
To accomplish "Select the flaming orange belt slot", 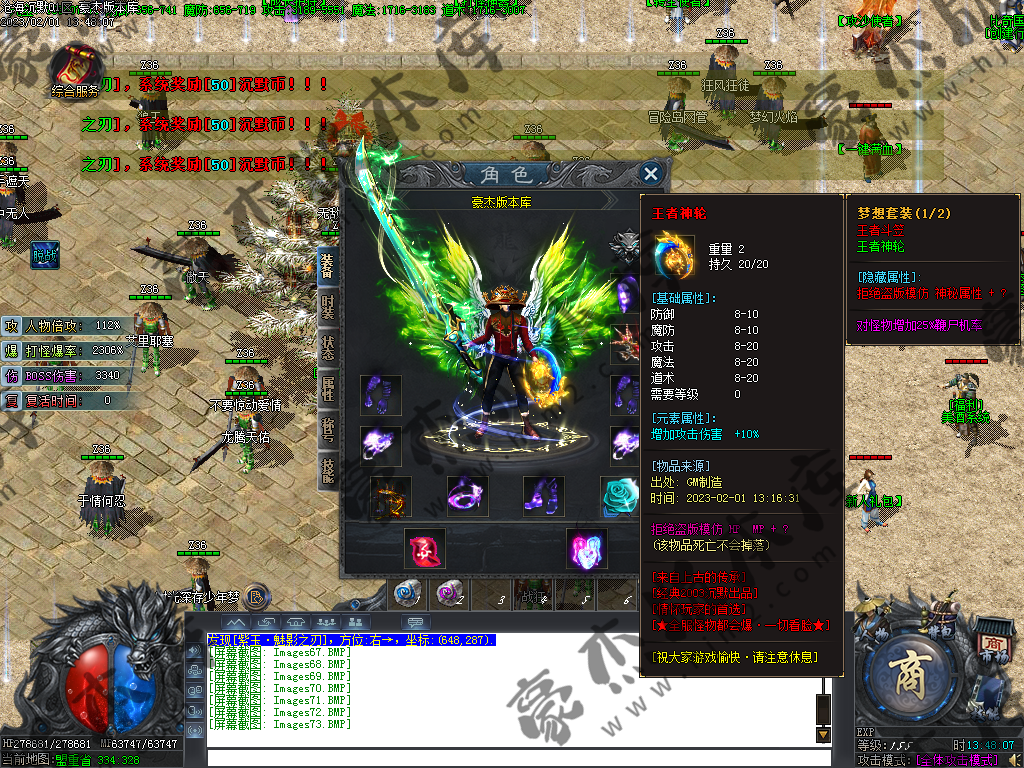I will (x=390, y=497).
